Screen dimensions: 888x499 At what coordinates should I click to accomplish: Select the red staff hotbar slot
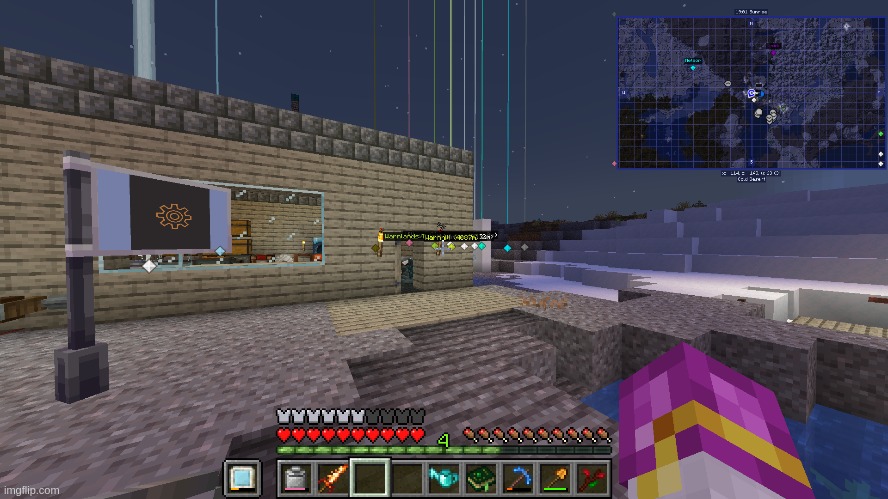tap(591, 479)
